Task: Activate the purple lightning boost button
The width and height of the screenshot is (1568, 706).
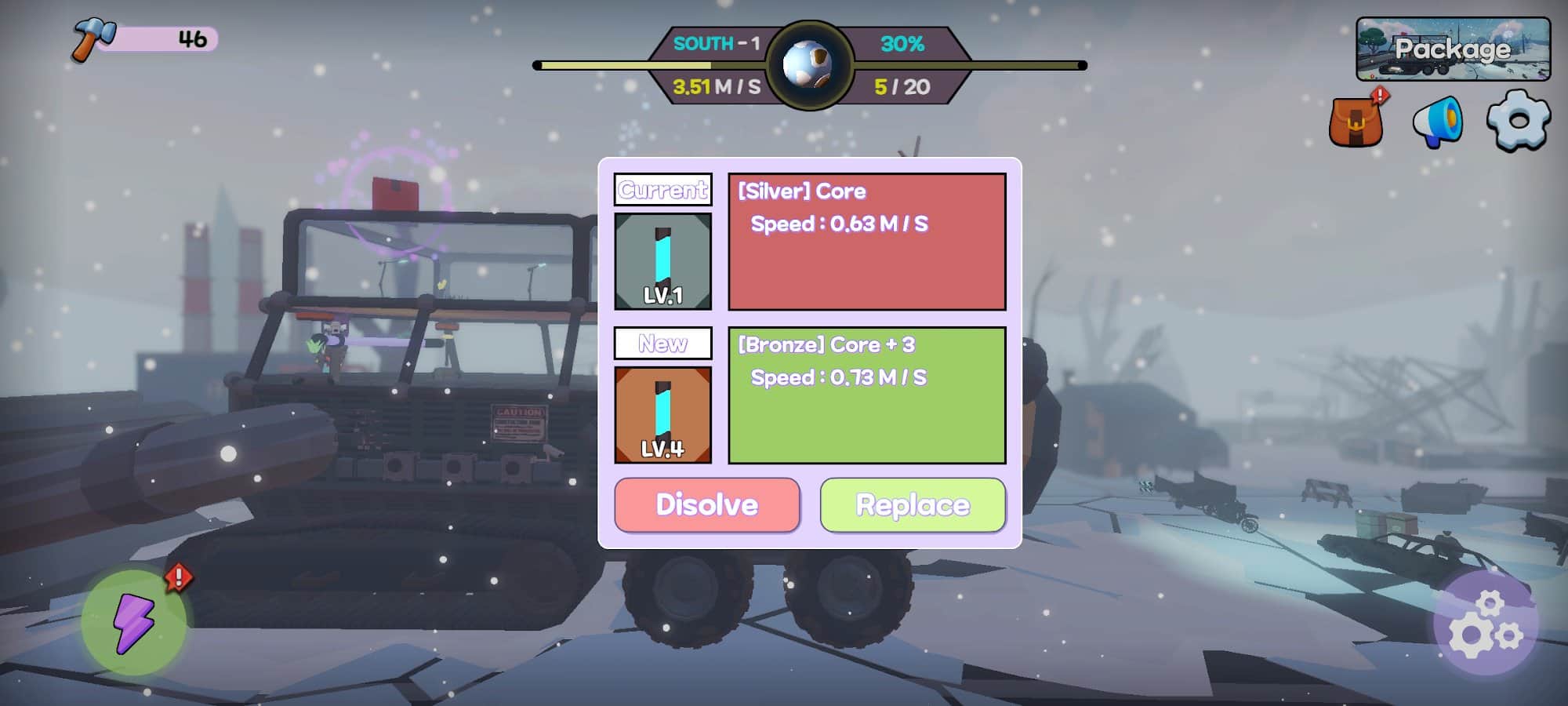Action: [133, 623]
